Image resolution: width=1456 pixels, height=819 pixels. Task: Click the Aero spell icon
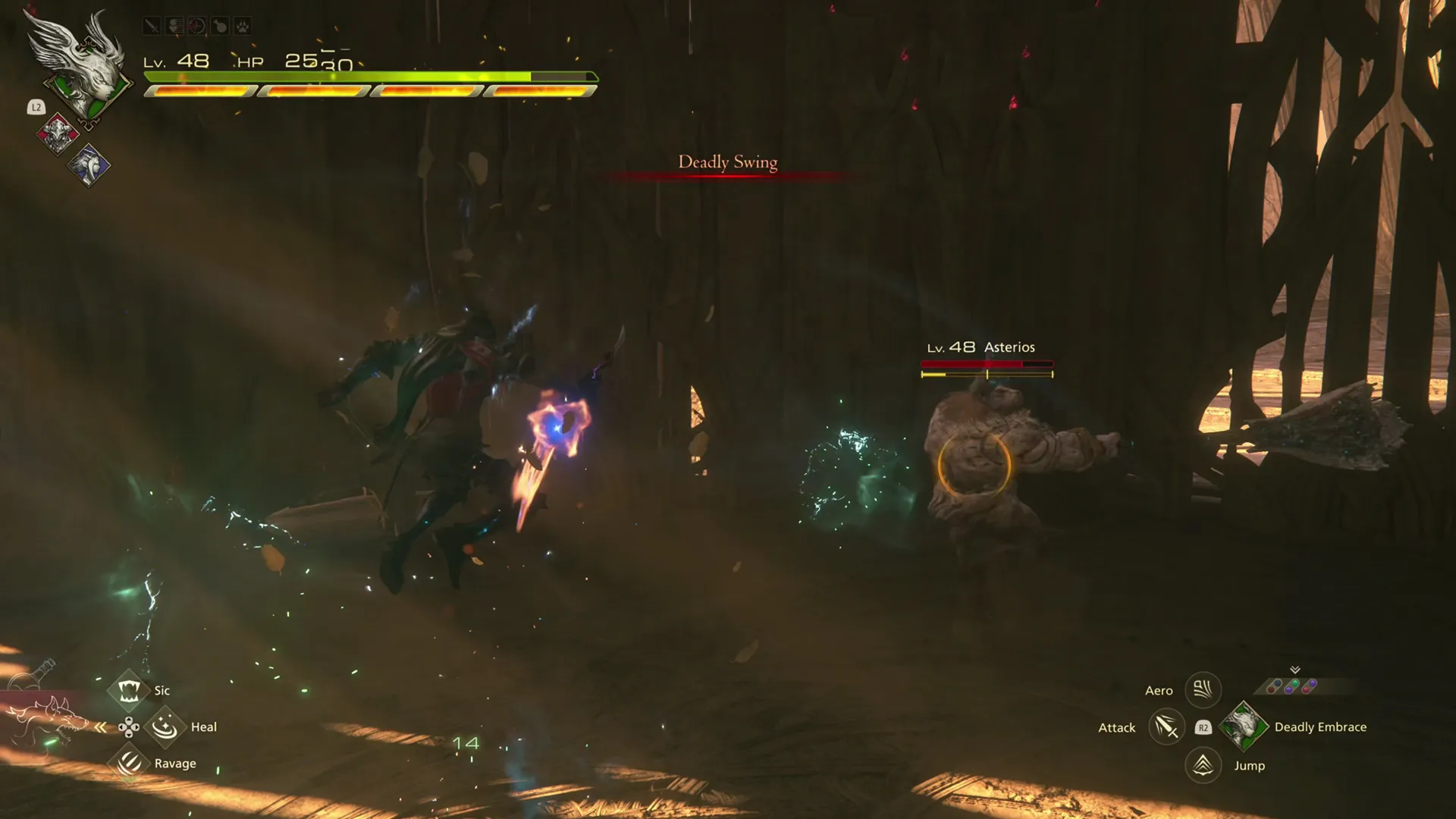click(1203, 690)
